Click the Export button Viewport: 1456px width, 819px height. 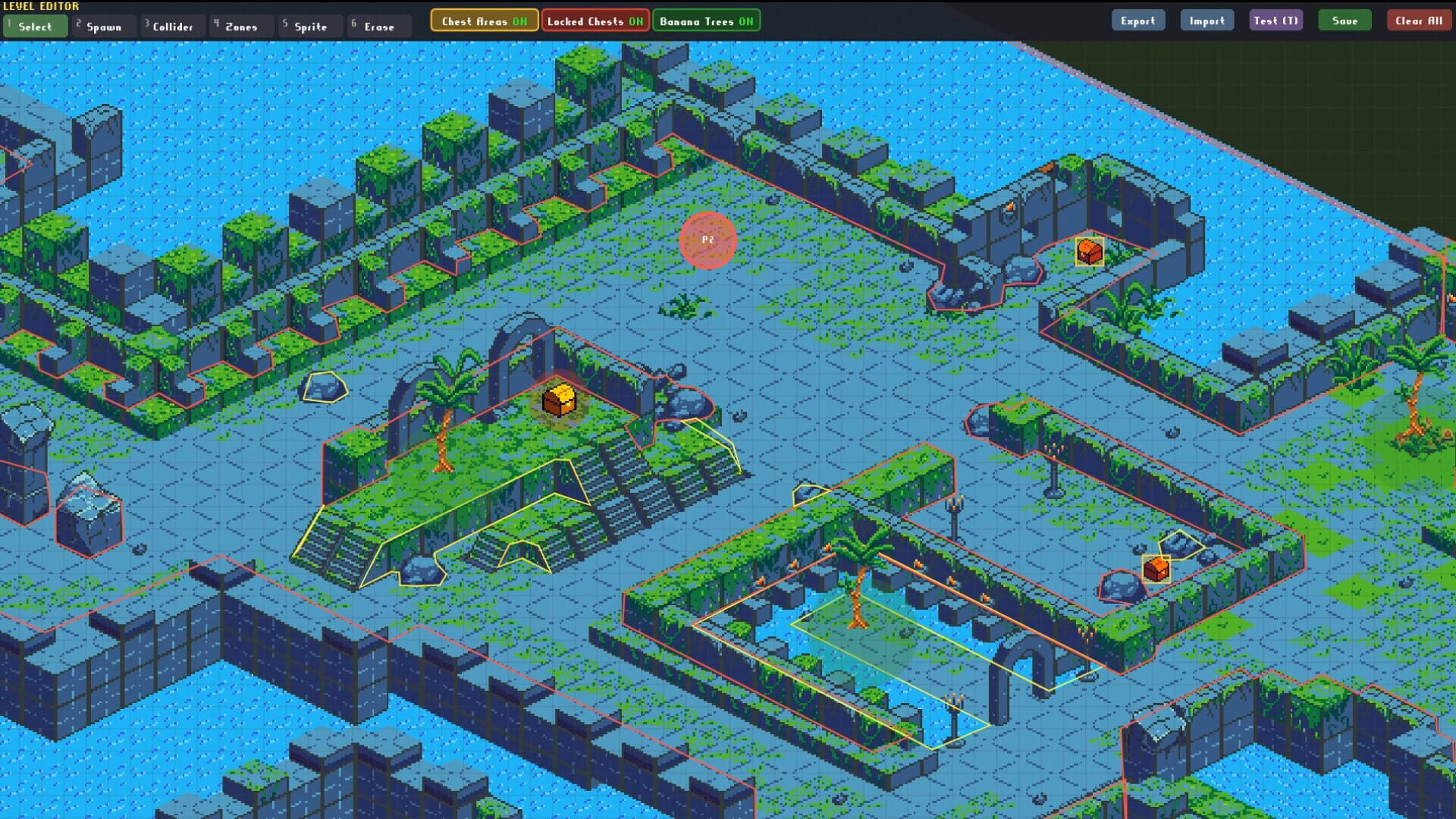pyautogui.click(x=1137, y=20)
